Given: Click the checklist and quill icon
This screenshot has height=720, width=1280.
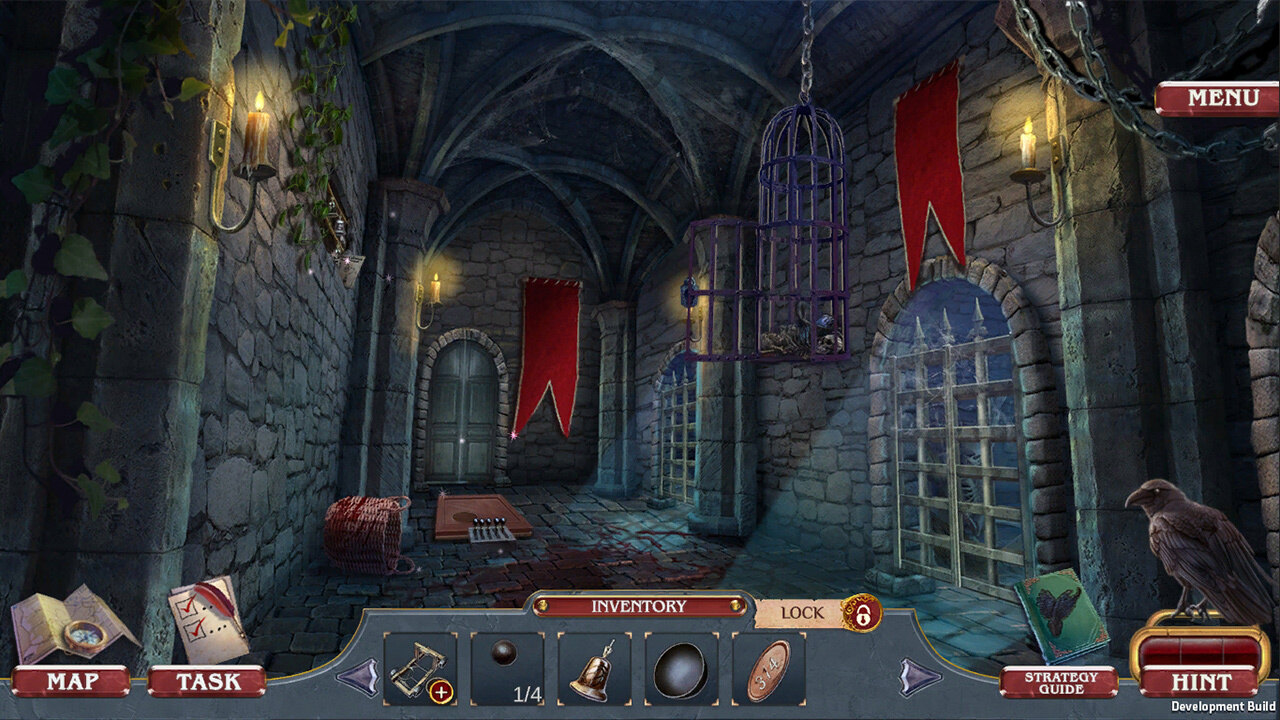Looking at the screenshot, I should point(206,618).
